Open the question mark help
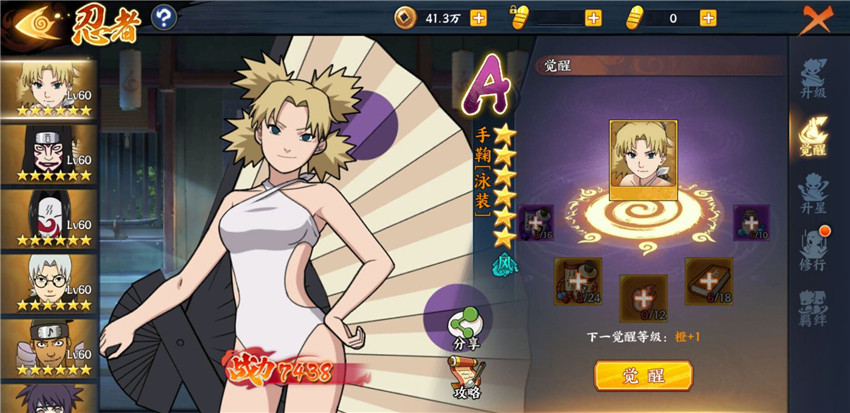Image resolution: width=850 pixels, height=413 pixels. (x=164, y=17)
